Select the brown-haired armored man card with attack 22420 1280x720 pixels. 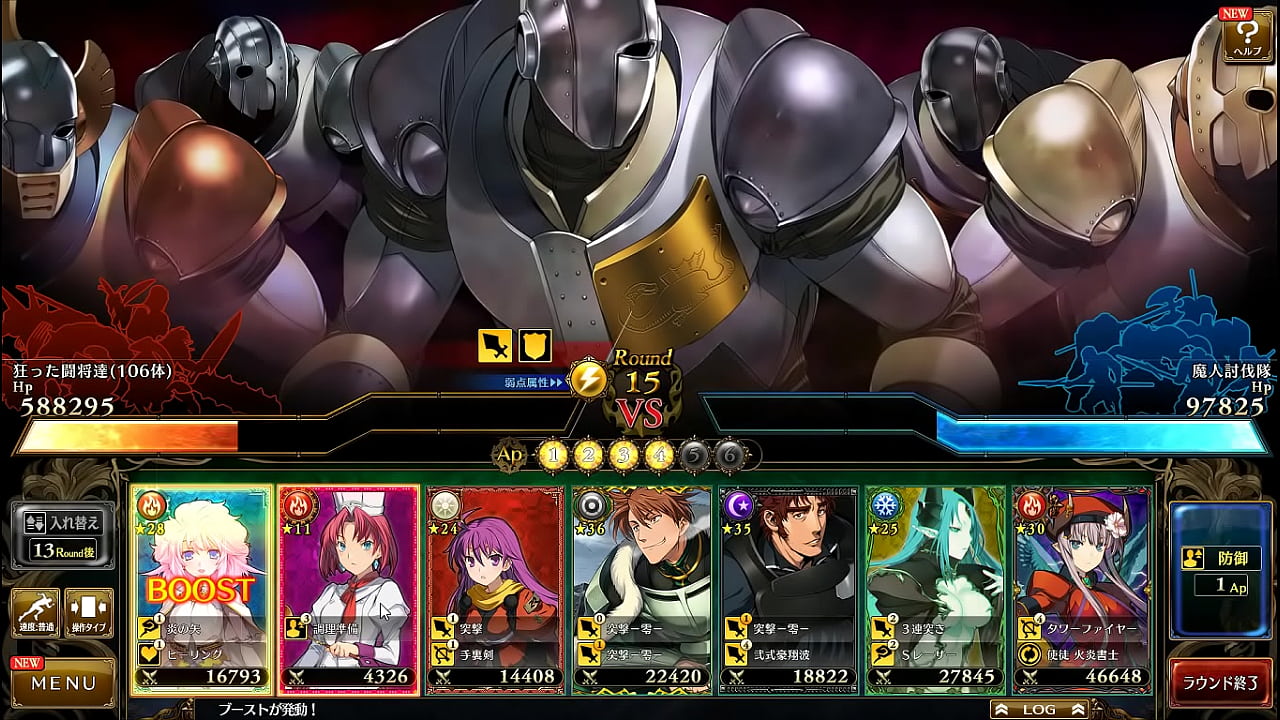pyautogui.click(x=642, y=560)
